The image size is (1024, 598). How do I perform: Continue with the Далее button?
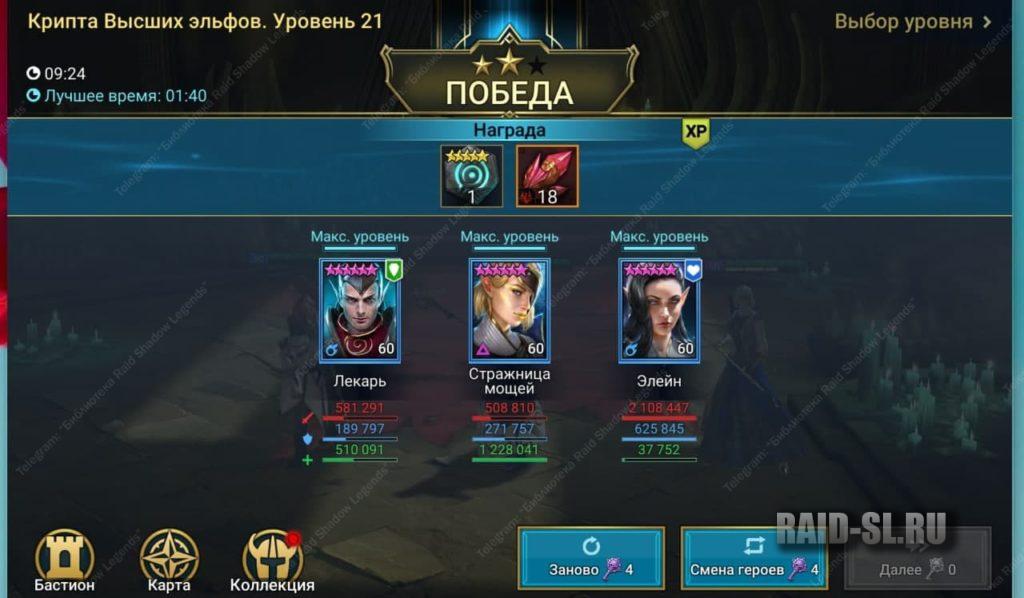pos(917,558)
